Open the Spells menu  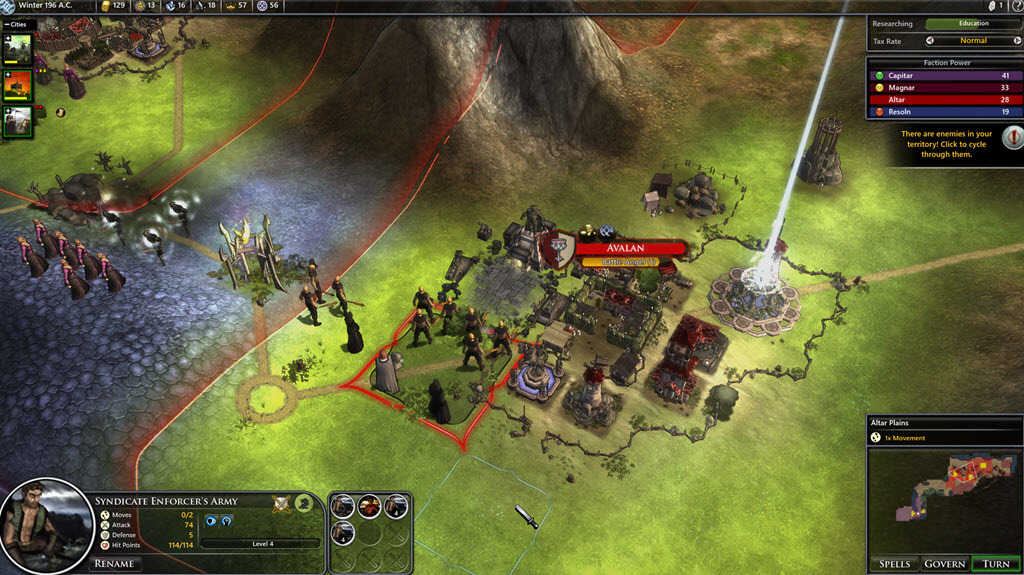894,564
